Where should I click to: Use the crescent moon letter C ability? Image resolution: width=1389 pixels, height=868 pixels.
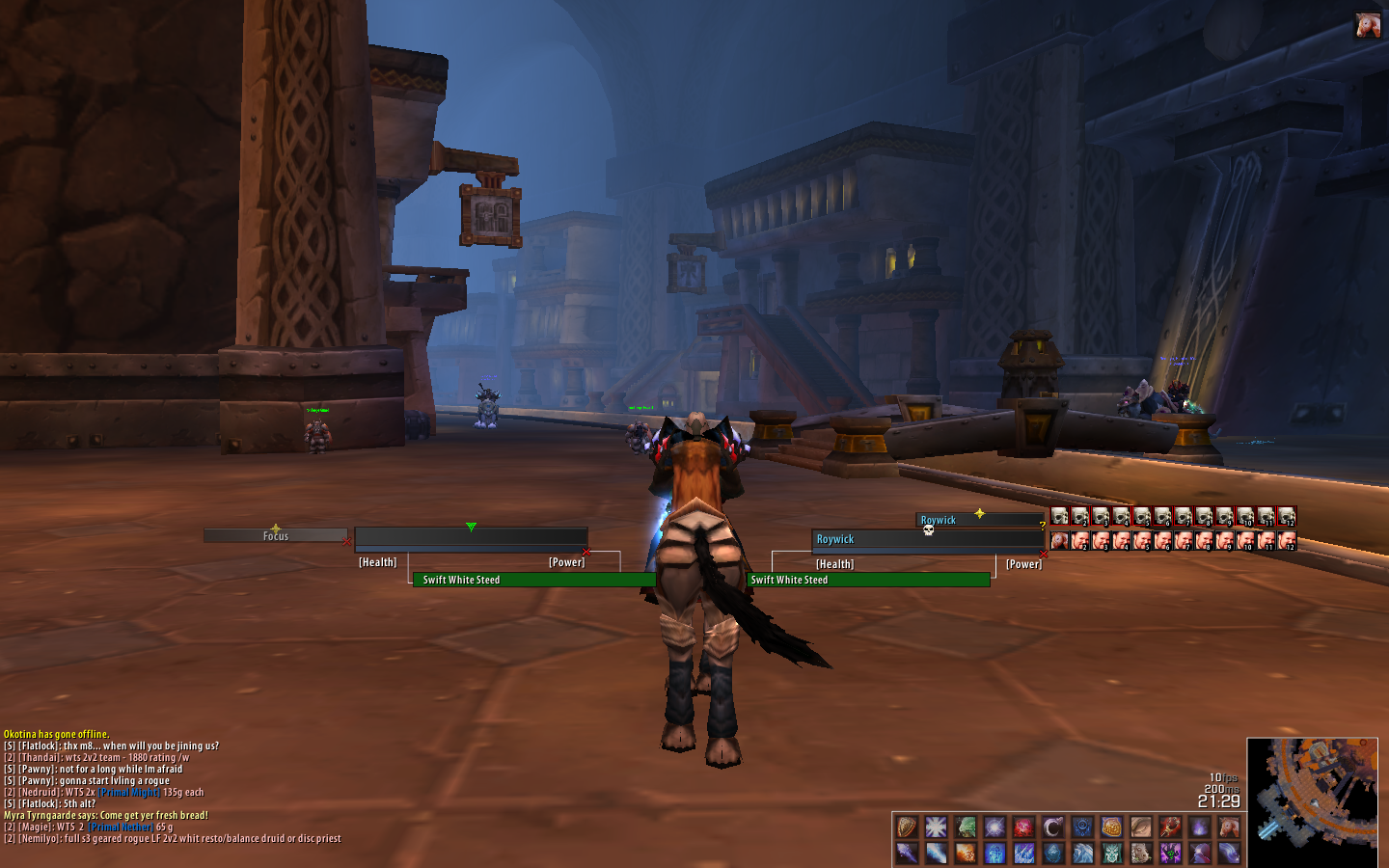click(1053, 827)
